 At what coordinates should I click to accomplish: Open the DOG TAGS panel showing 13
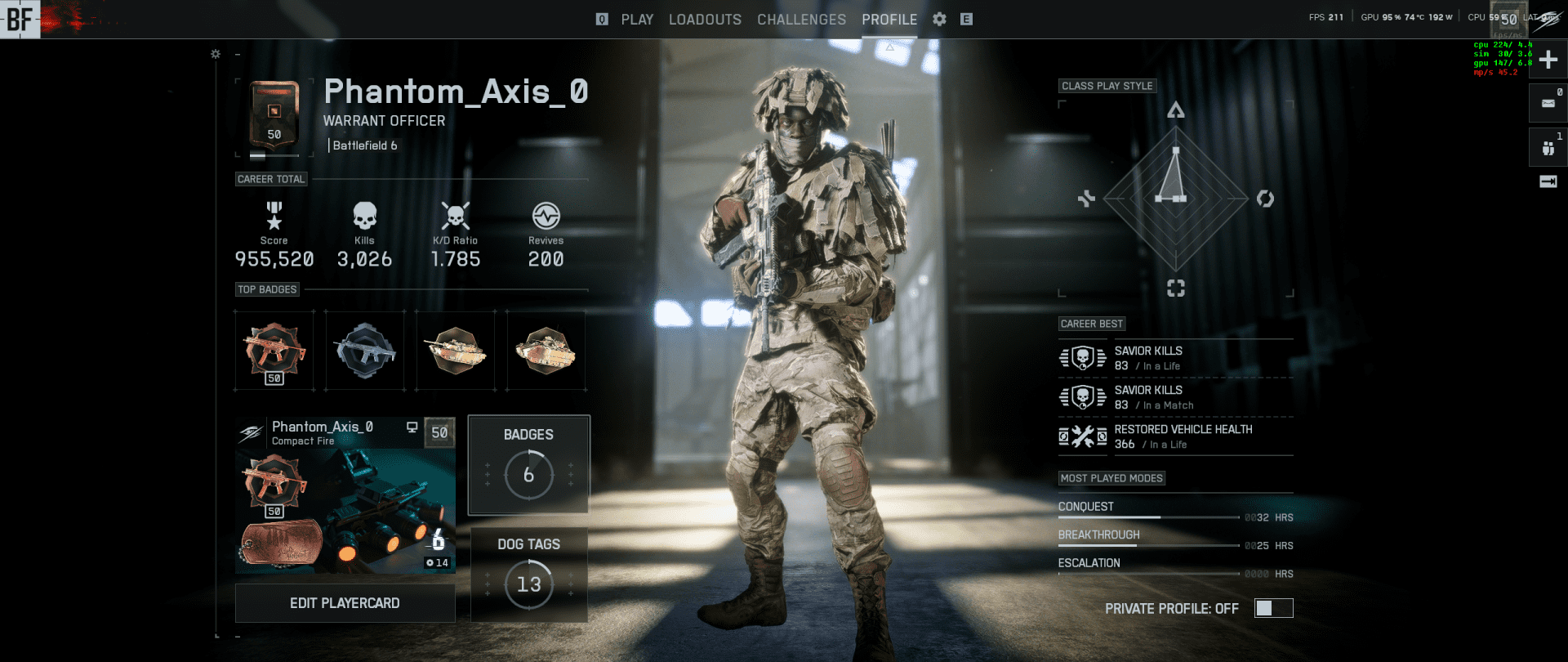click(x=528, y=575)
